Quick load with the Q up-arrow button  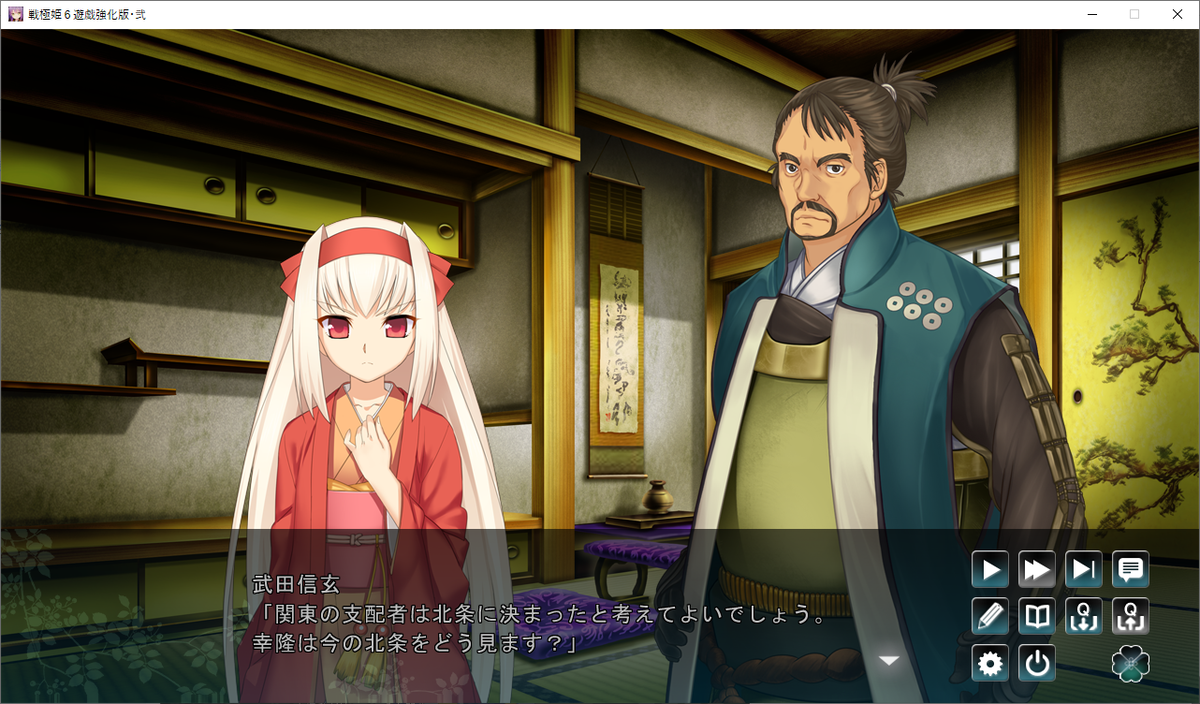point(1131,616)
